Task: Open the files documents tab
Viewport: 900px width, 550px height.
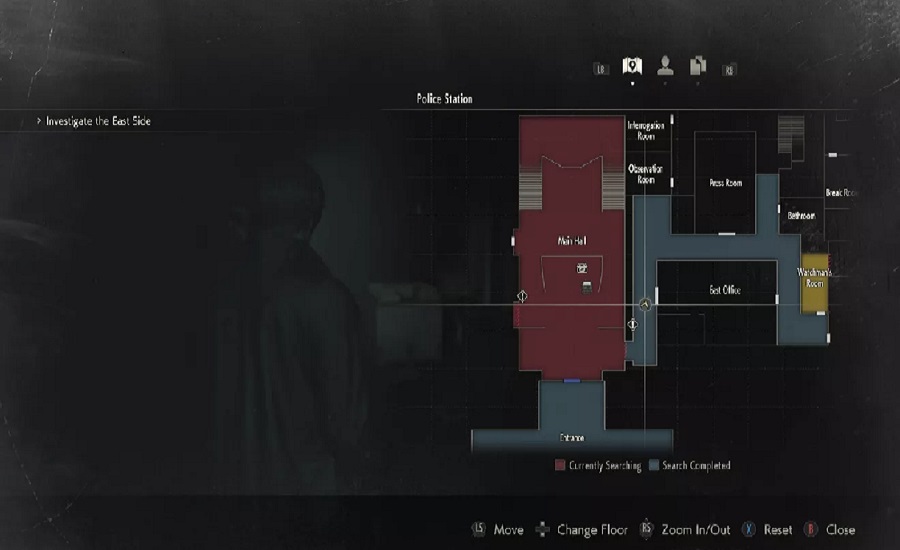Action: point(697,67)
